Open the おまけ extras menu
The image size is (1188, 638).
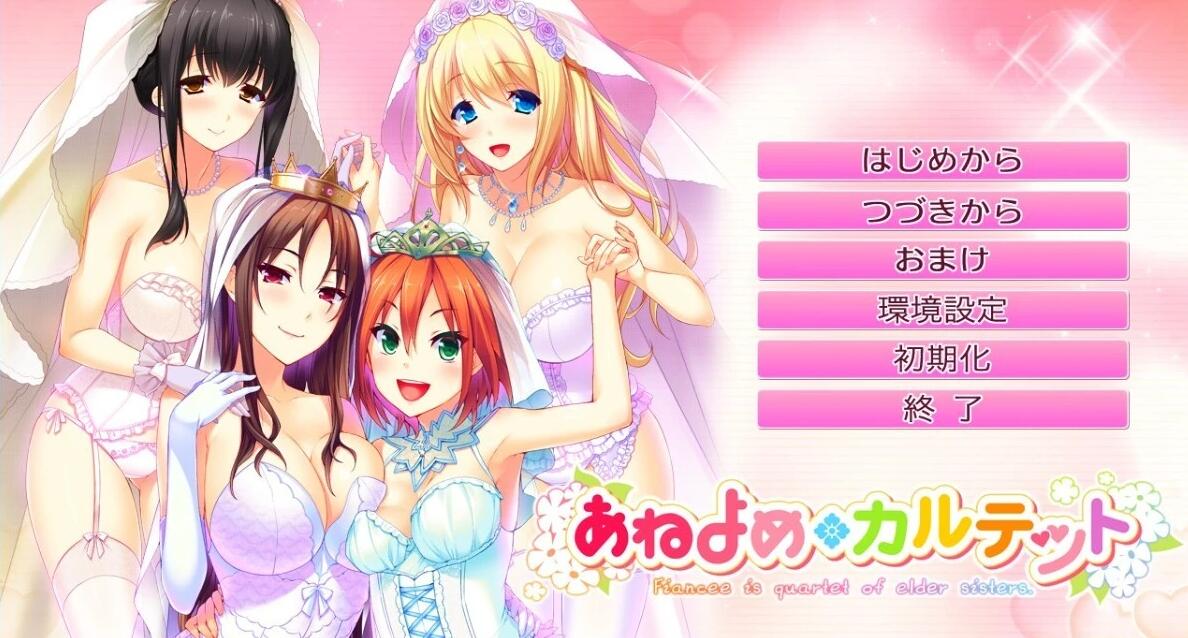pyautogui.click(x=942, y=260)
